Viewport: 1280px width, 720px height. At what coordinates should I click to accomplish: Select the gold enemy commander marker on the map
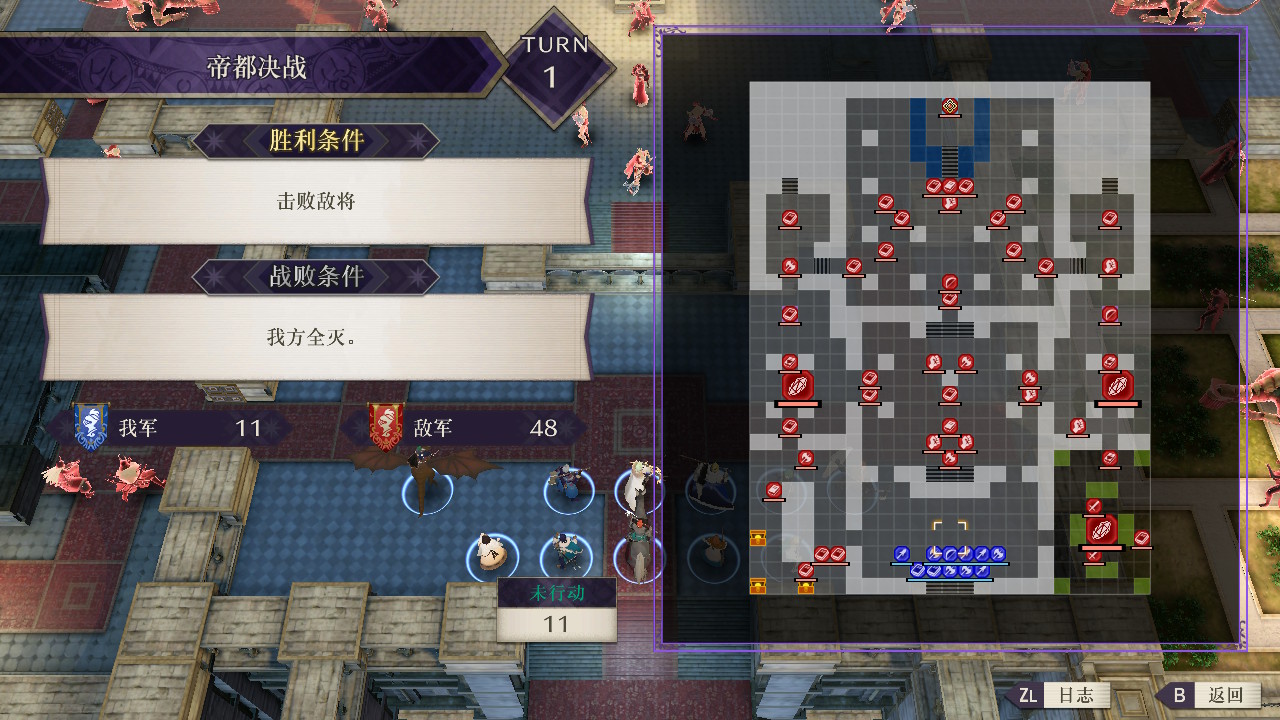point(949,105)
